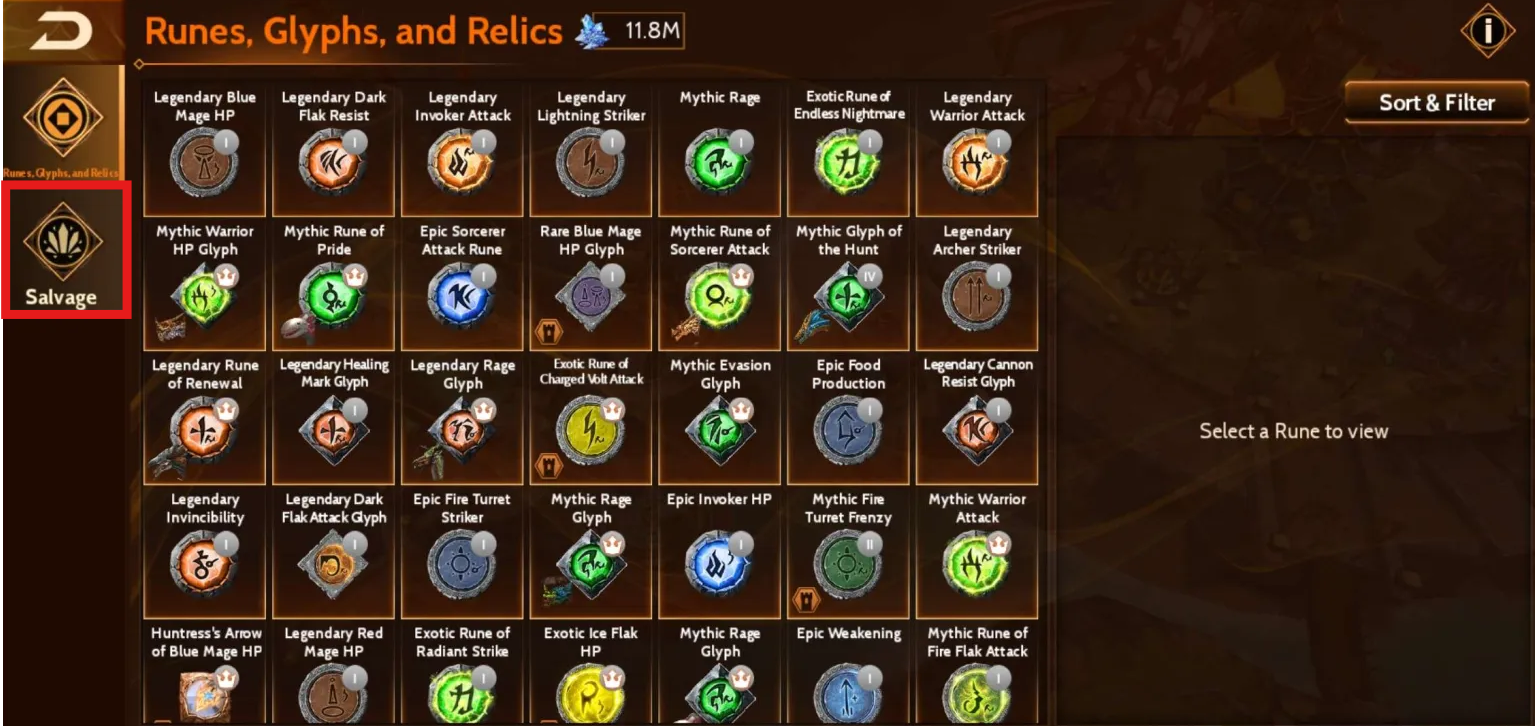Select the Mythic Glyph of the Hunt
The image size is (1535, 726).
pos(848,295)
